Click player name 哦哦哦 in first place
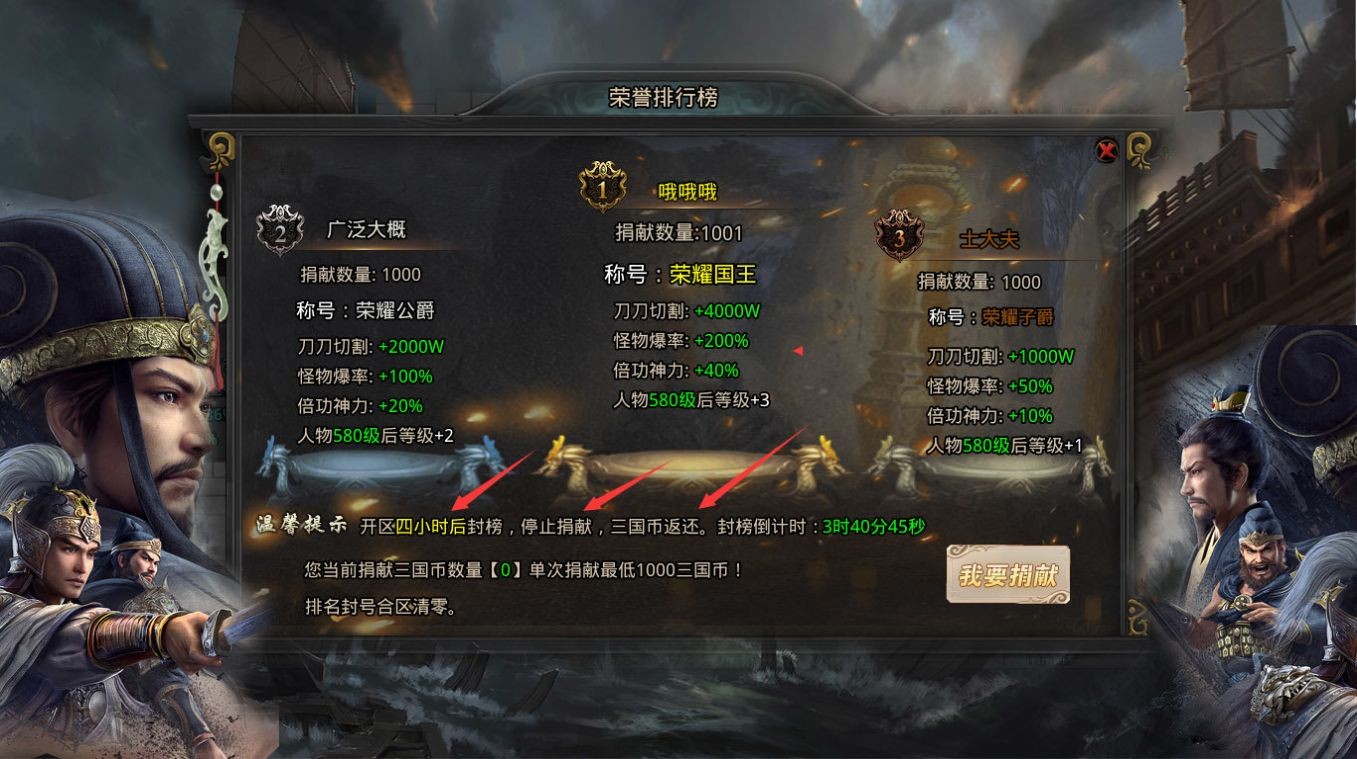The image size is (1357, 759). (x=688, y=193)
